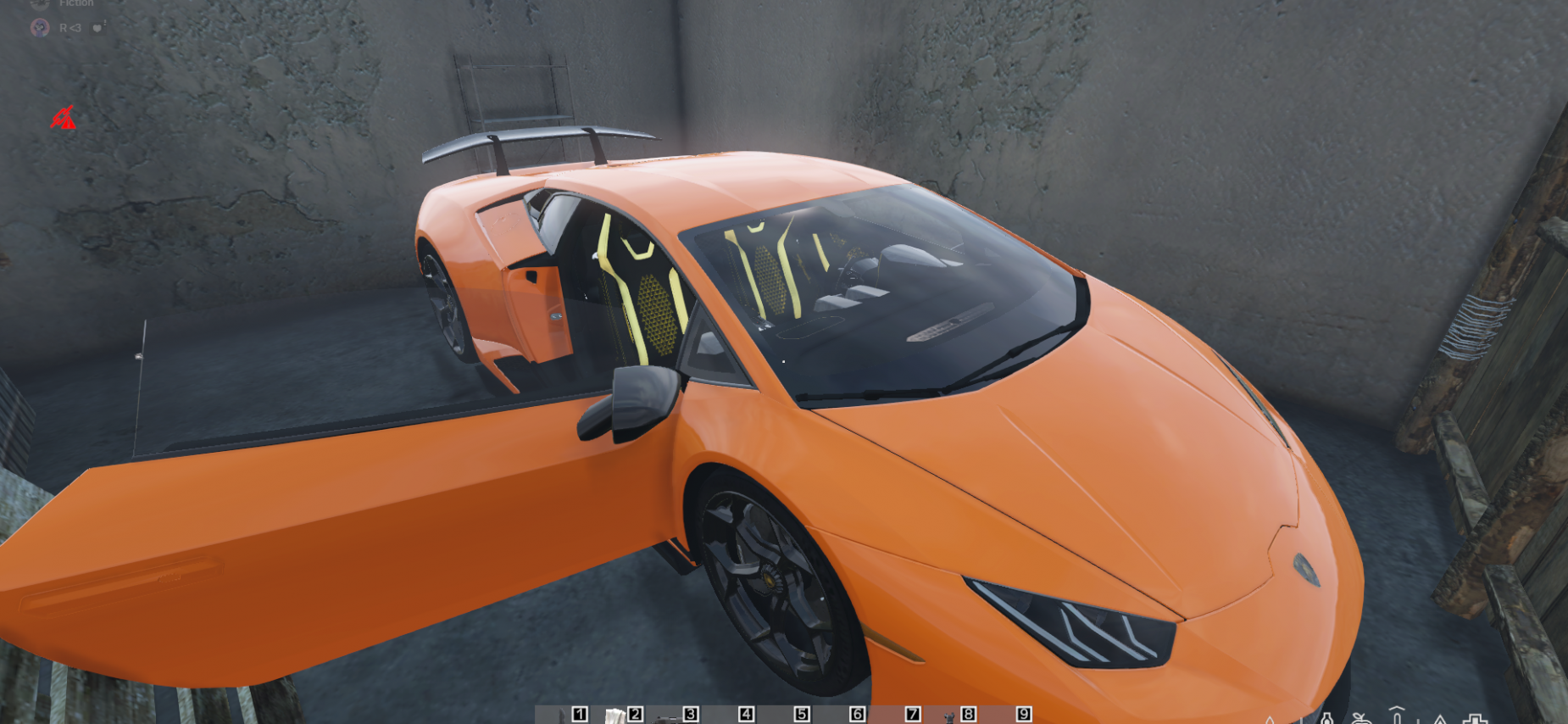Click the "R <3" user in voice overlay
The width and height of the screenshot is (1568, 724).
tap(70, 28)
